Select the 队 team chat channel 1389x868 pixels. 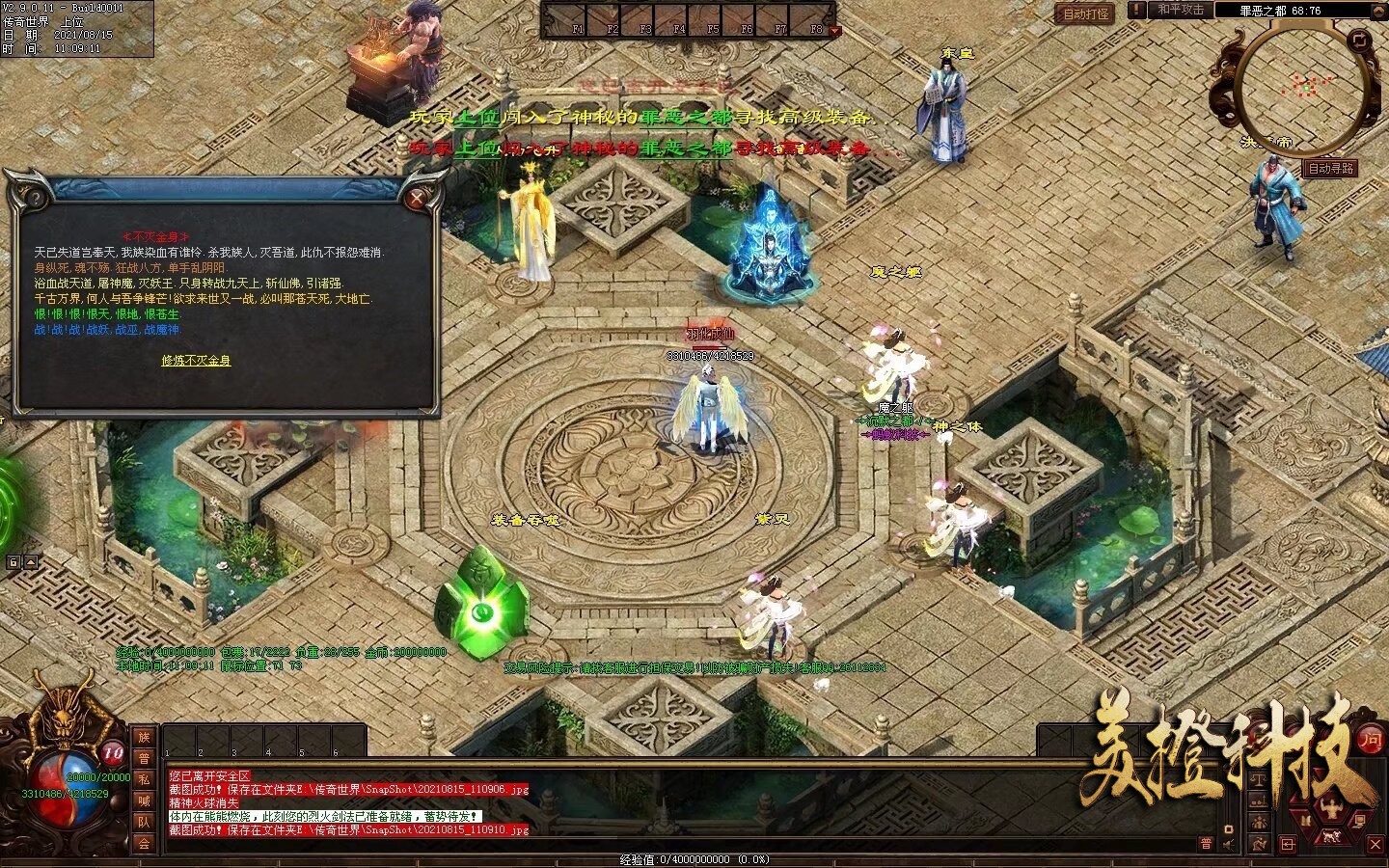click(x=144, y=823)
